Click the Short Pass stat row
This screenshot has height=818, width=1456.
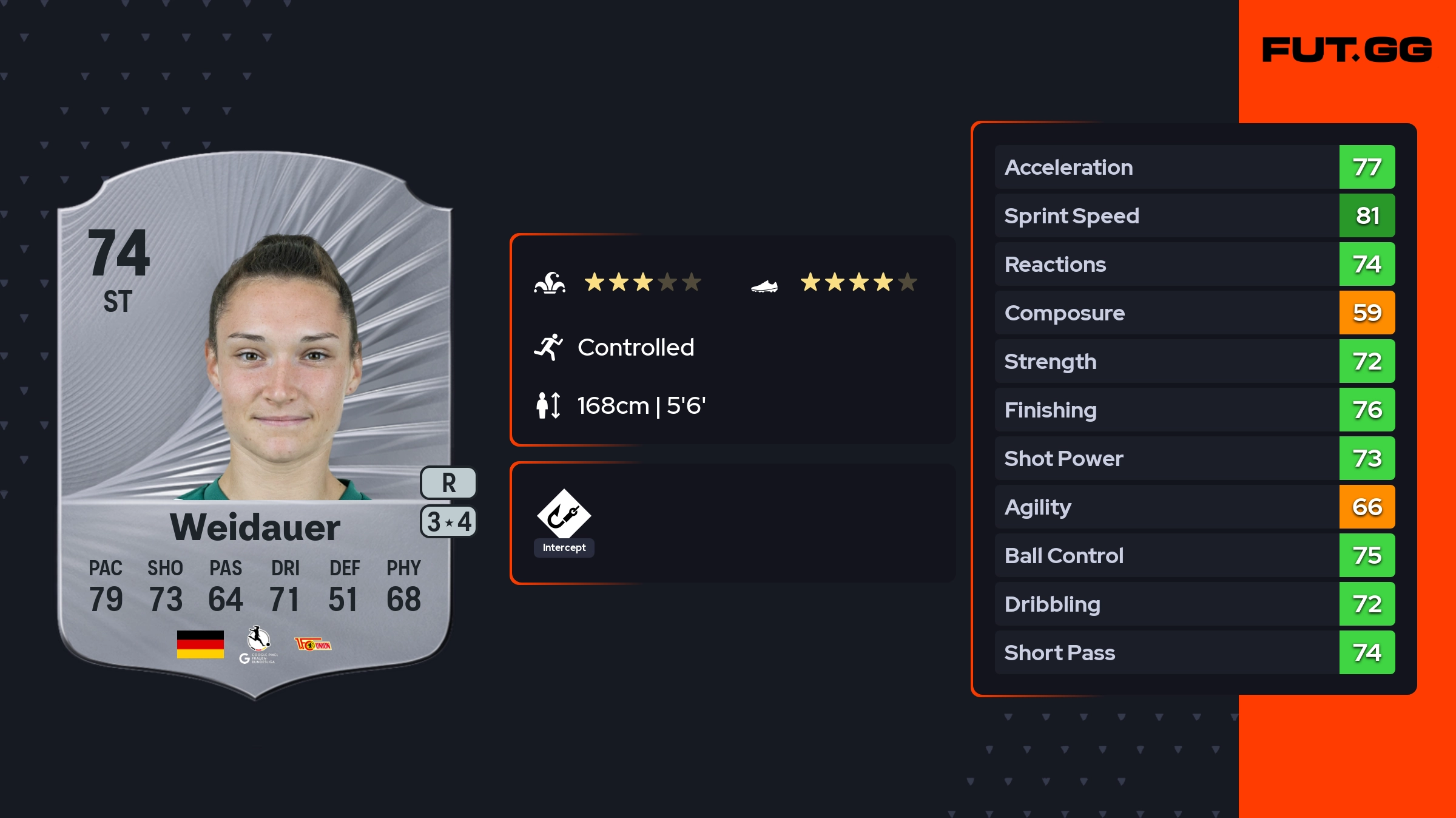point(1194,653)
